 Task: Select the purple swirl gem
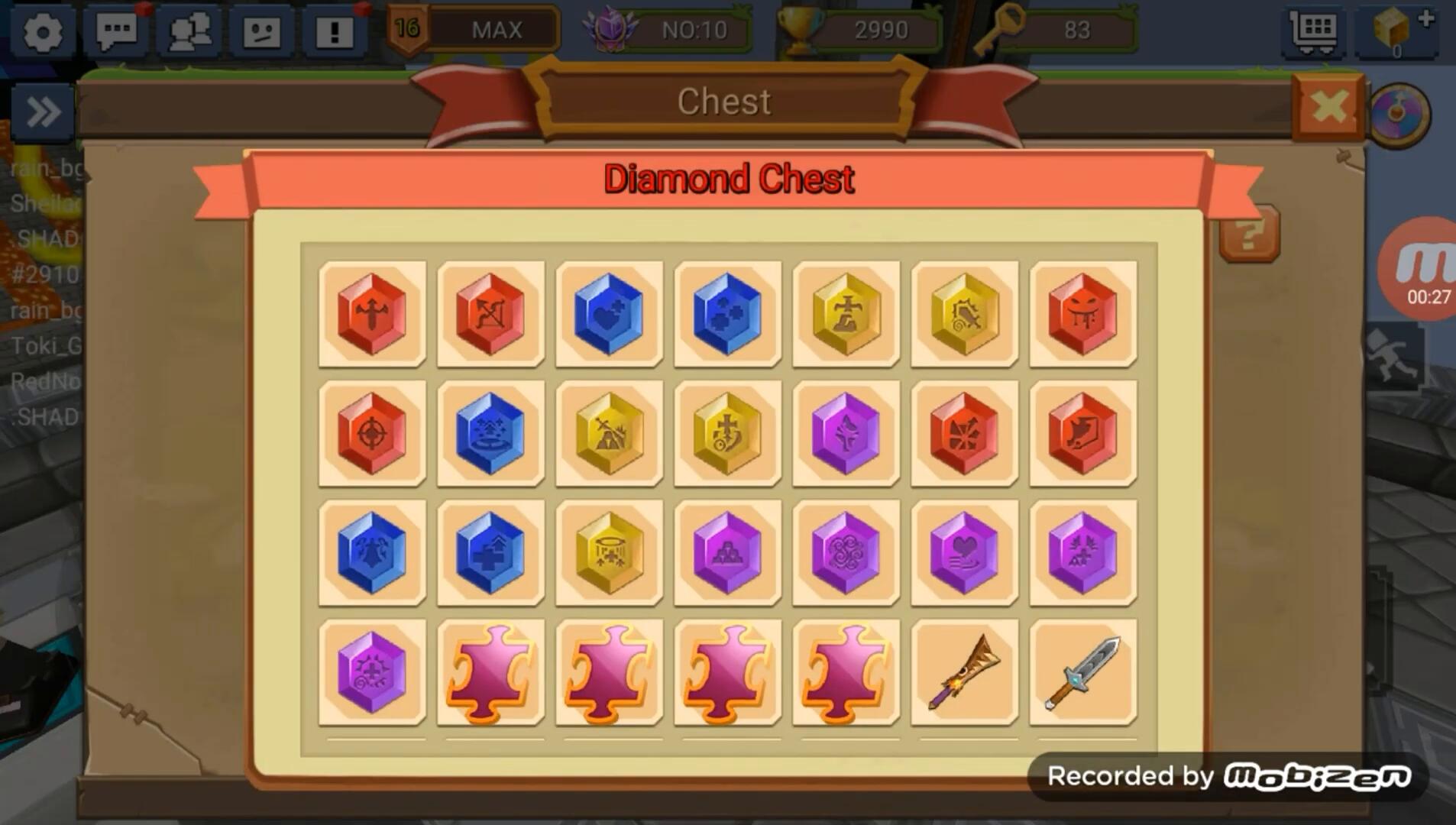846,552
